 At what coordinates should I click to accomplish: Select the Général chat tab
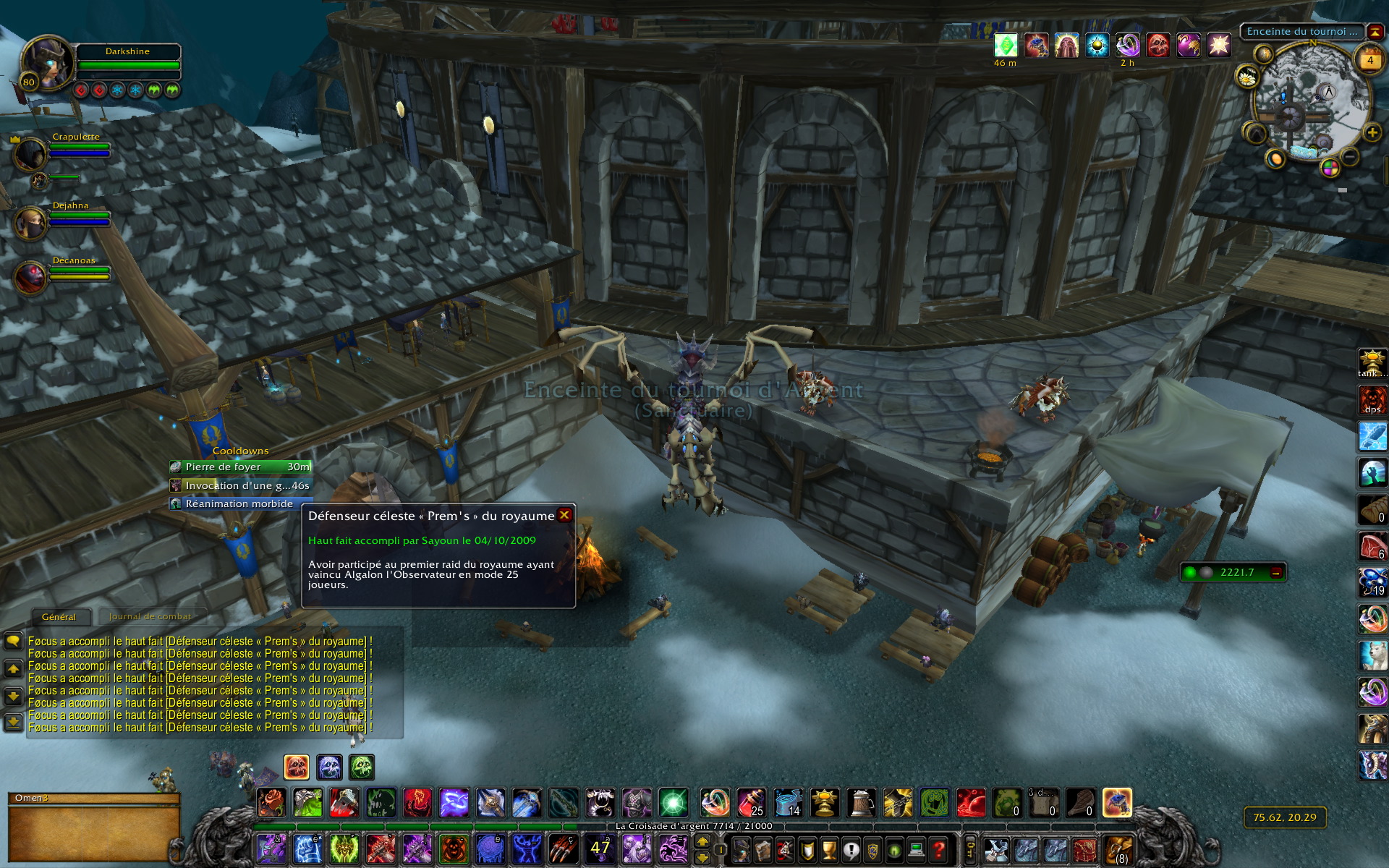(x=59, y=617)
